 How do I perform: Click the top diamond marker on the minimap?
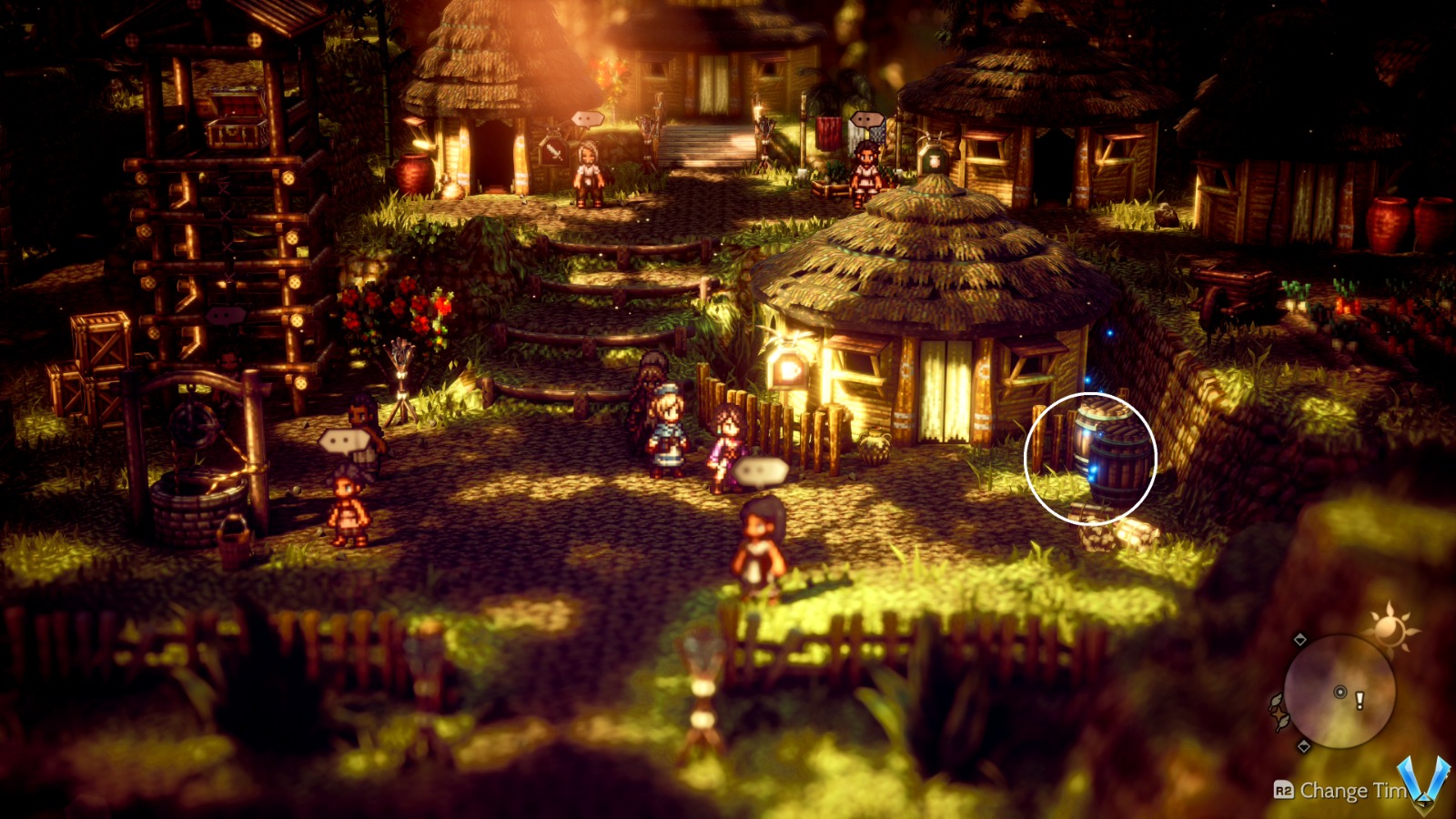(x=1300, y=638)
